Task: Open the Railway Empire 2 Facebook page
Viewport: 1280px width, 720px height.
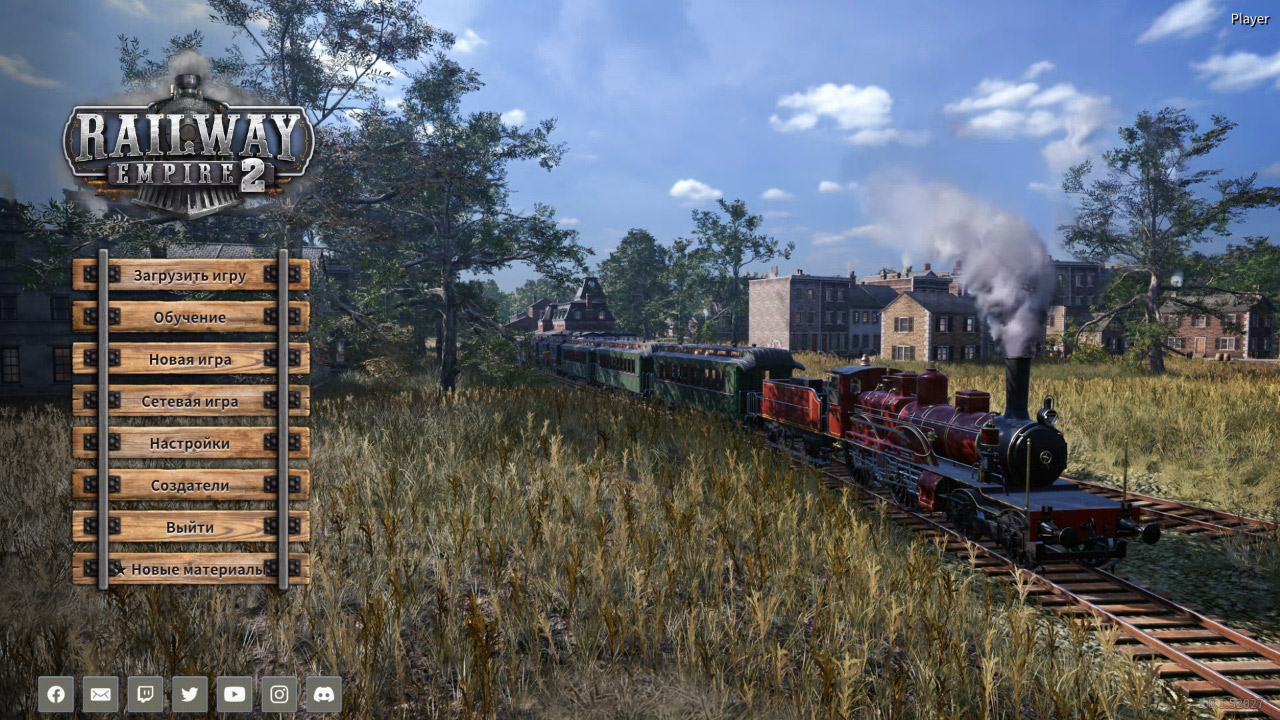Action: coord(56,694)
